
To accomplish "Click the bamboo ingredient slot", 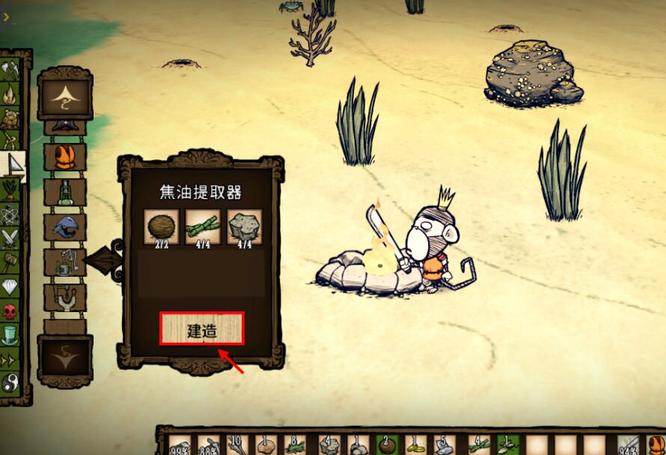I will (202, 227).
